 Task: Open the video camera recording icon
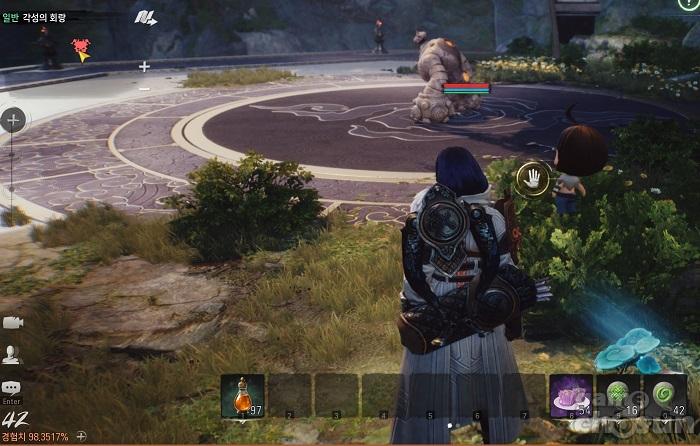click(x=12, y=322)
